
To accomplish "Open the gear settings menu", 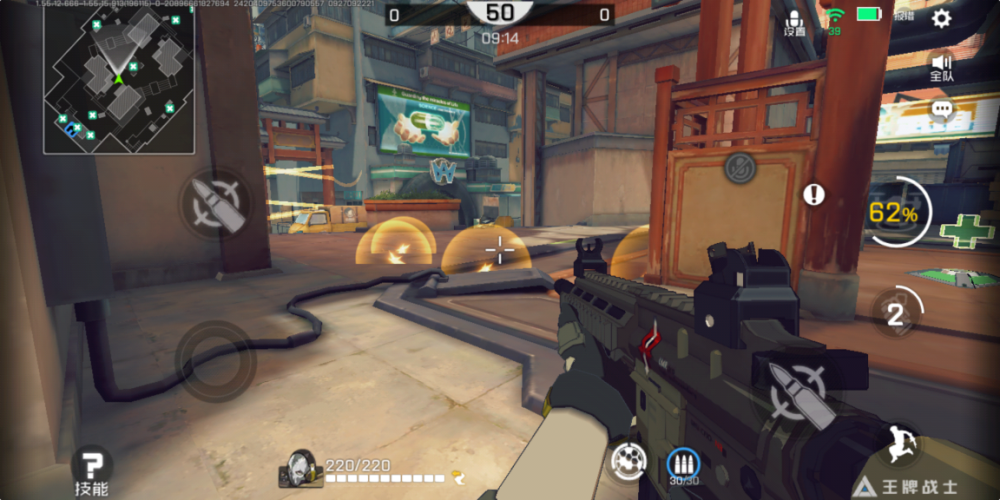I will point(941,18).
